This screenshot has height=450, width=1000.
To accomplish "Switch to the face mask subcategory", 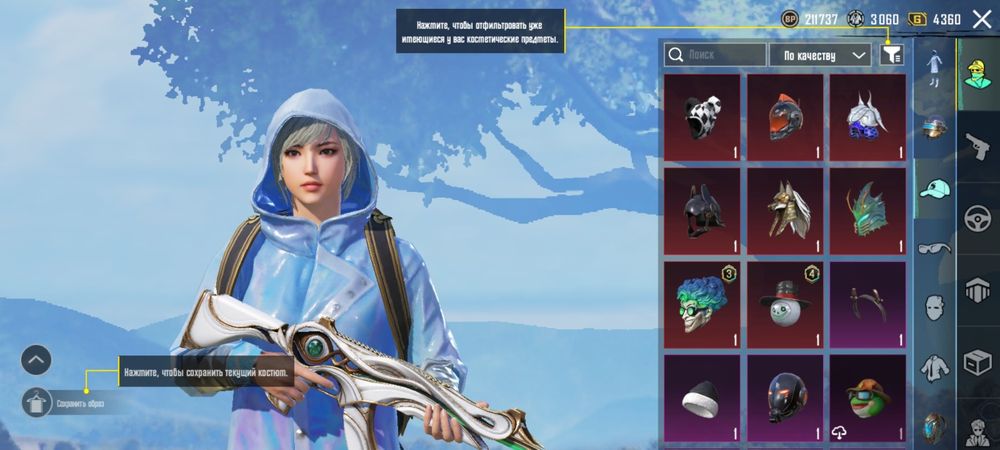I will pos(935,307).
